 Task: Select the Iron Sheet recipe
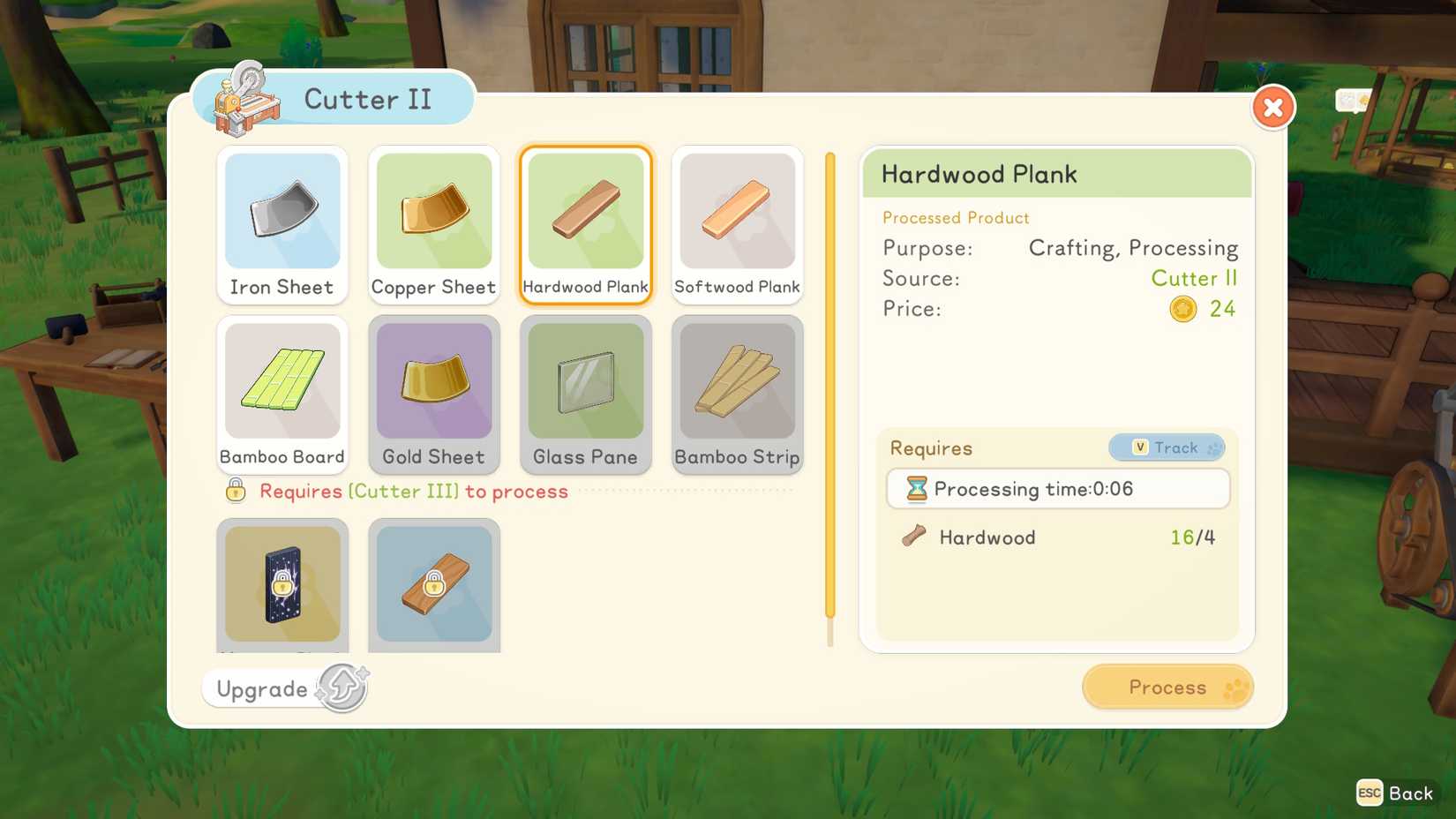(281, 225)
